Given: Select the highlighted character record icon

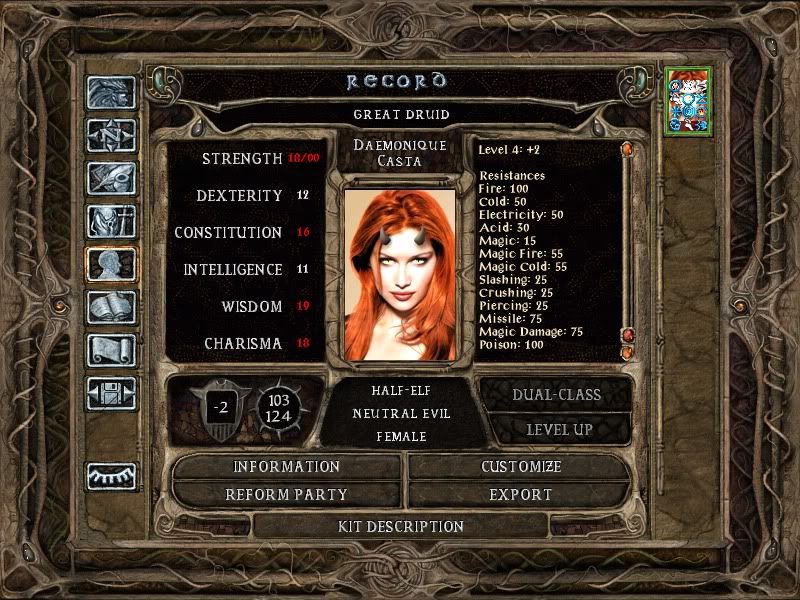Looking at the screenshot, I should (111, 264).
